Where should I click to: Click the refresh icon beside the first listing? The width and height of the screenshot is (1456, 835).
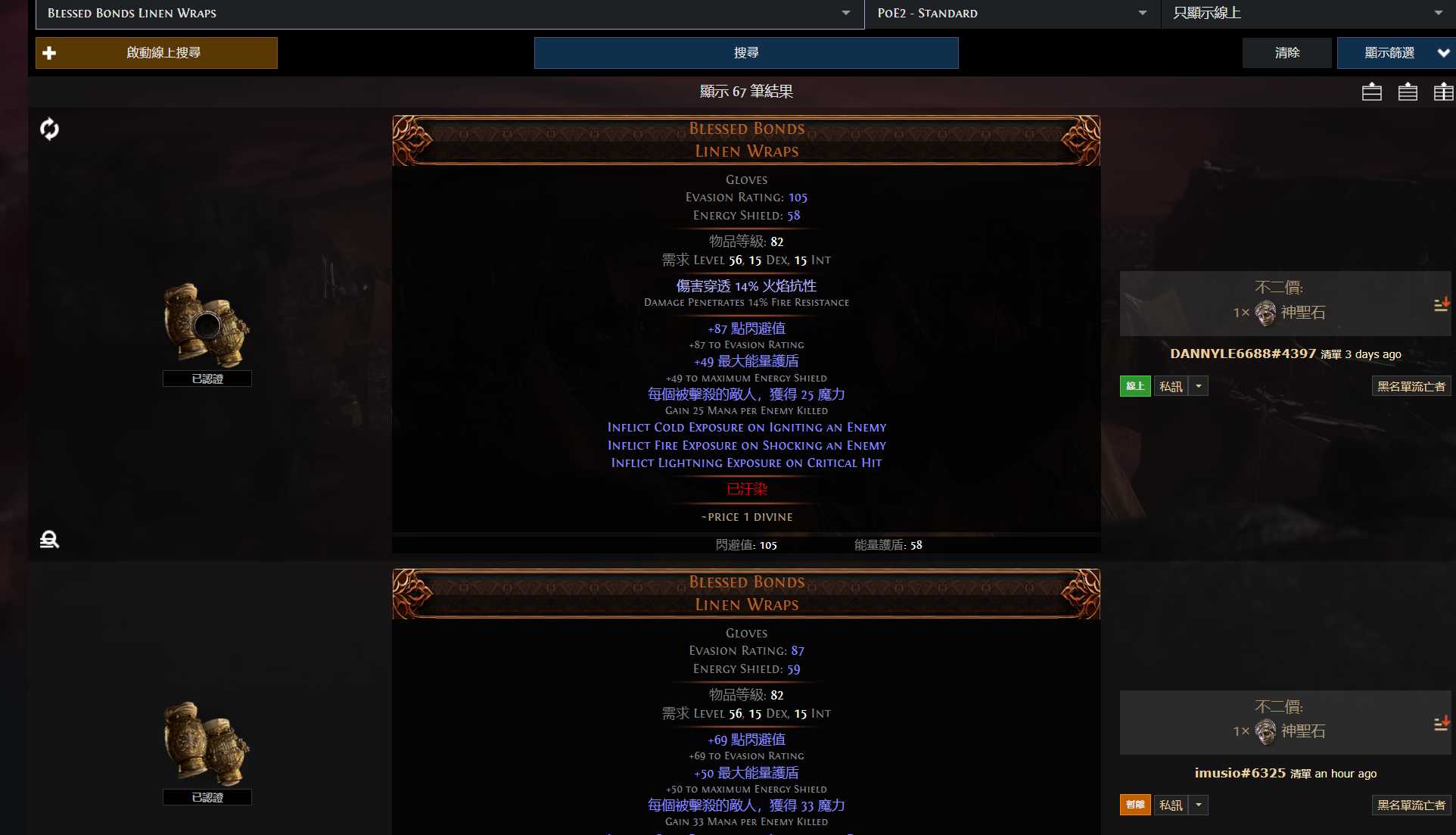[x=49, y=129]
